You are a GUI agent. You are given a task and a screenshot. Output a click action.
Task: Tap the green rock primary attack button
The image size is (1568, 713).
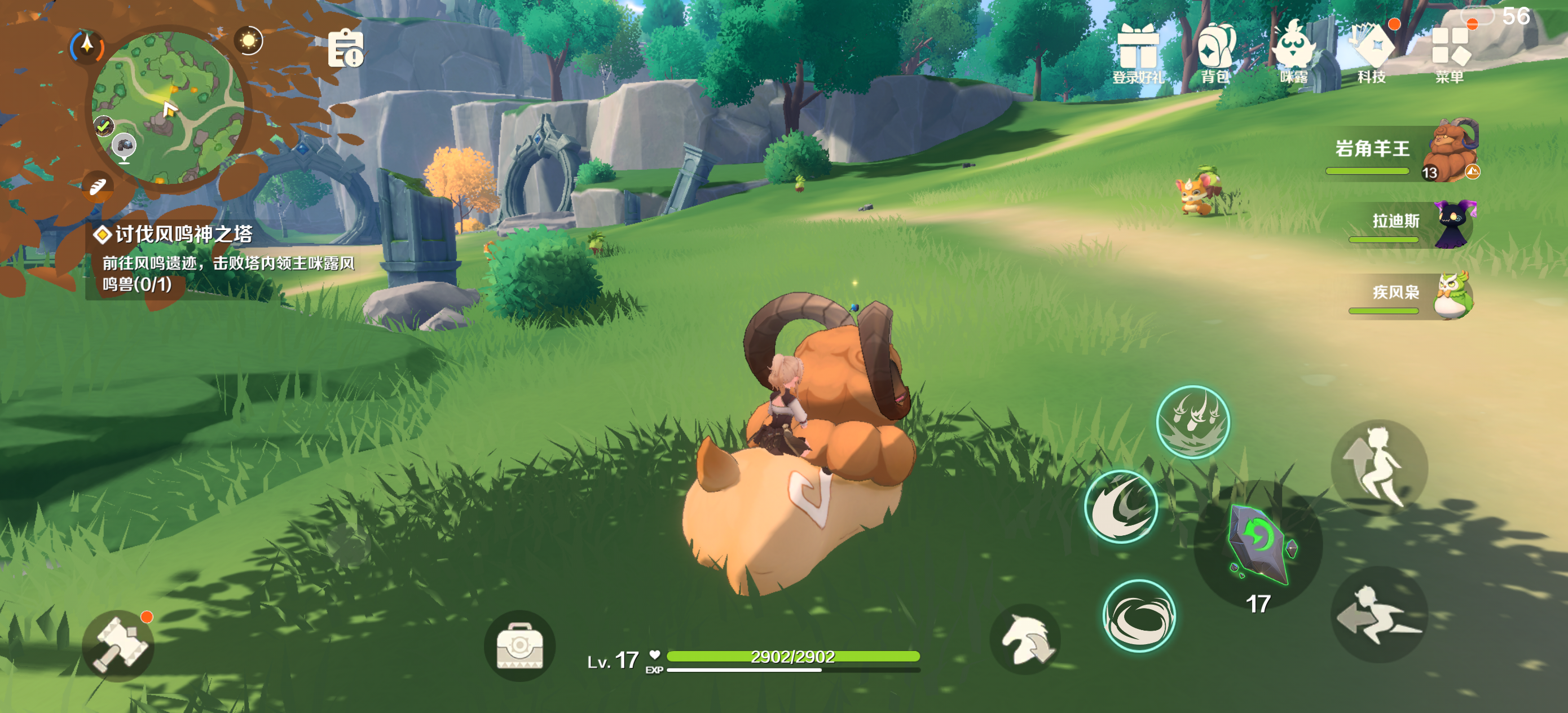coord(1258,544)
